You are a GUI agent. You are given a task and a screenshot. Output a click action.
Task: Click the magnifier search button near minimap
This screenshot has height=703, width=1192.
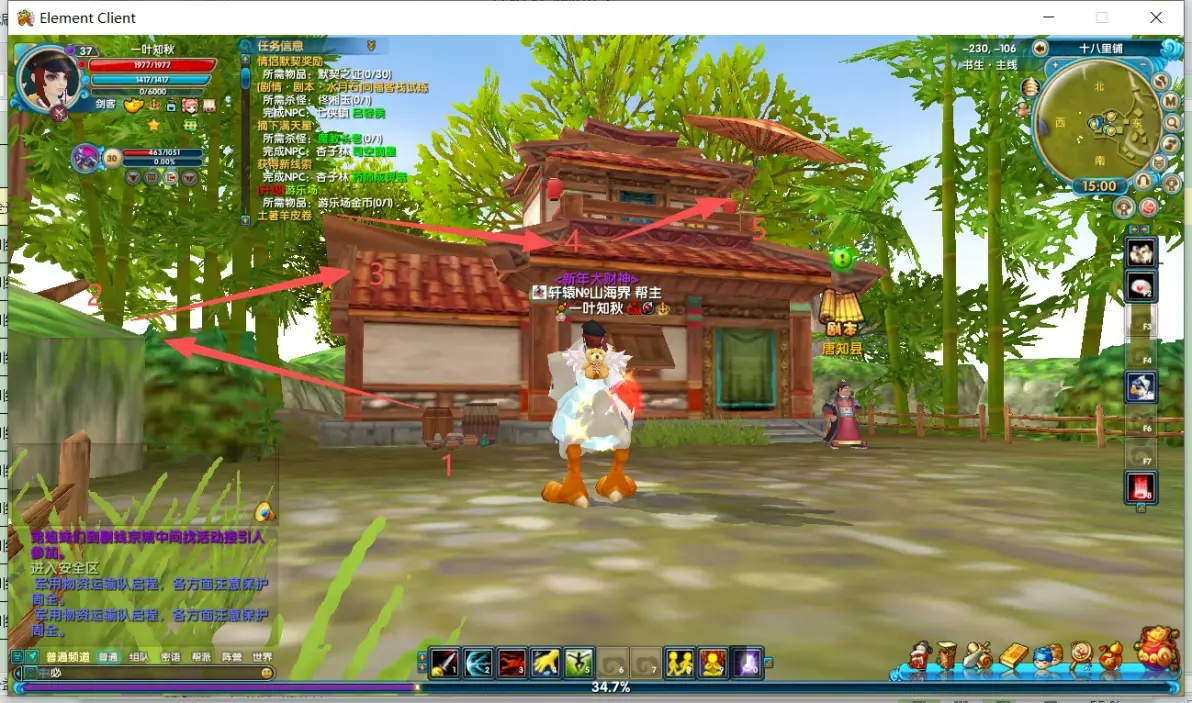tap(1172, 123)
